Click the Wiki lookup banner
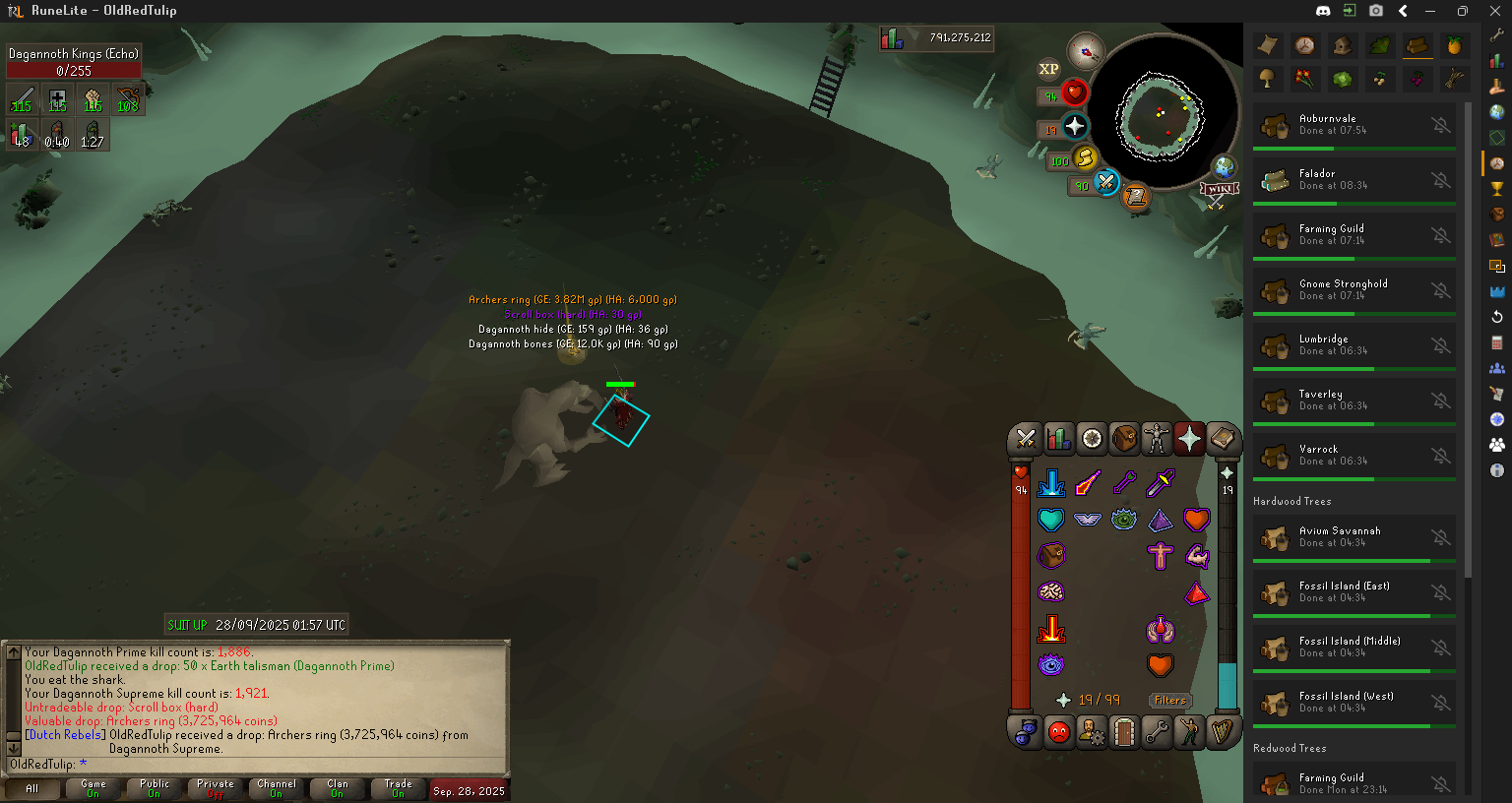This screenshot has width=1512, height=803. pos(1219,190)
